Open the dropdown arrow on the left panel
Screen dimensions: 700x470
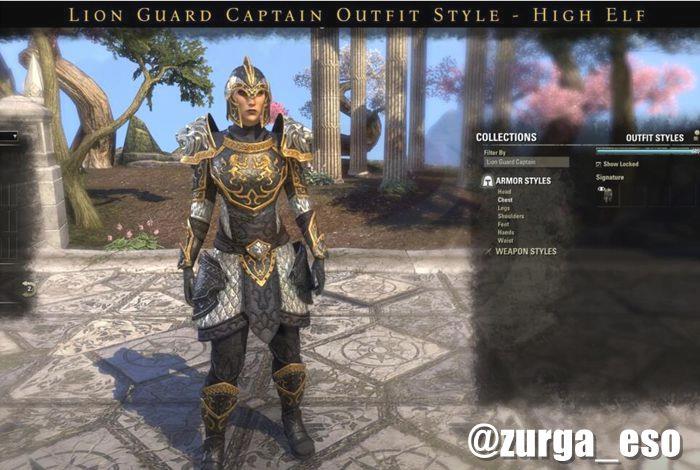(14, 136)
